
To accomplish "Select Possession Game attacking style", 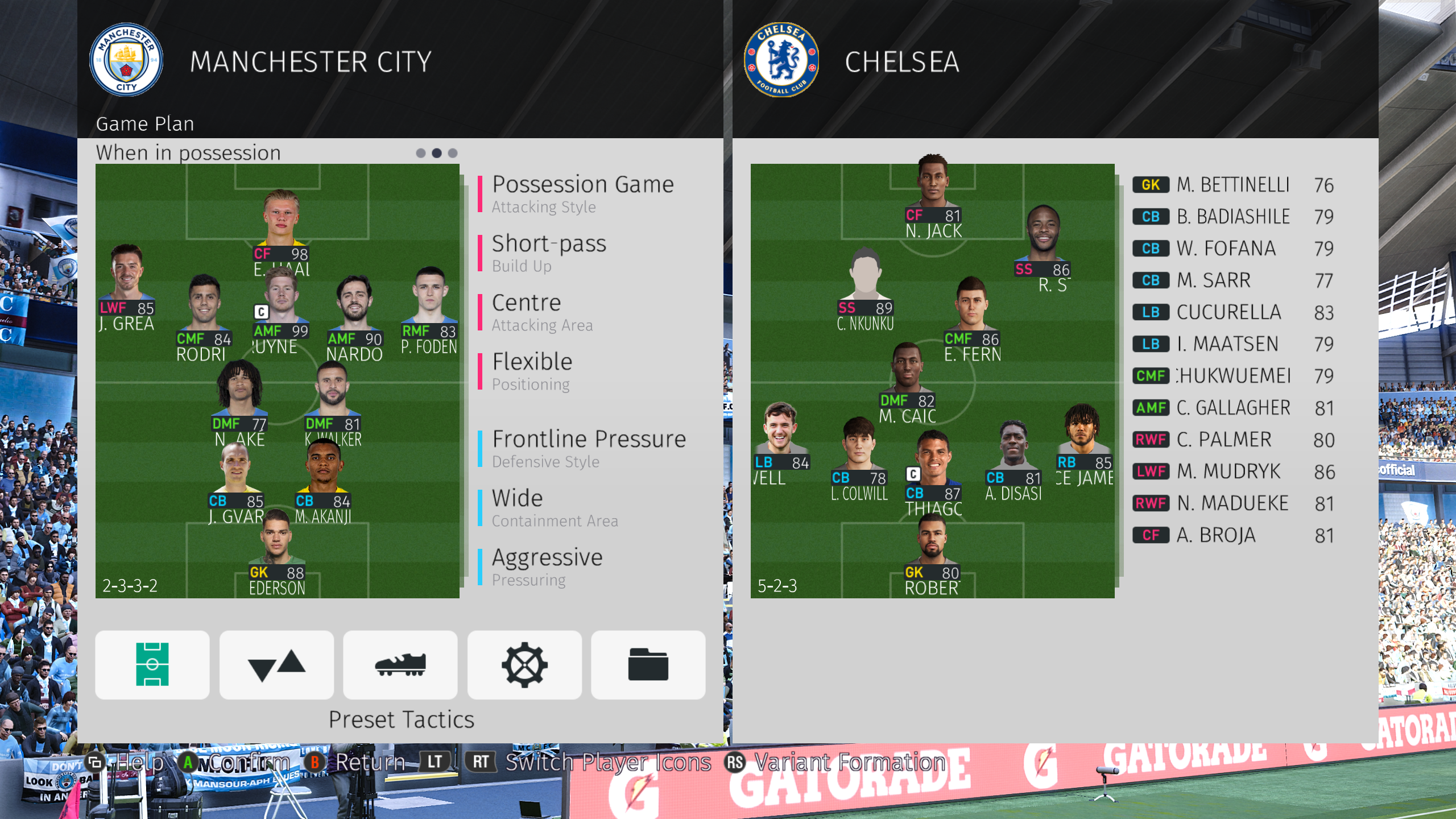I will [x=582, y=193].
